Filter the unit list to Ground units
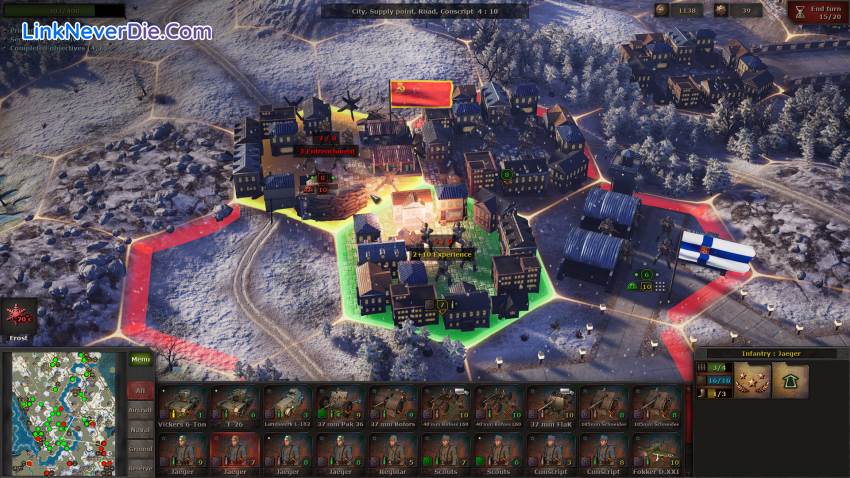850x478 pixels. point(141,450)
